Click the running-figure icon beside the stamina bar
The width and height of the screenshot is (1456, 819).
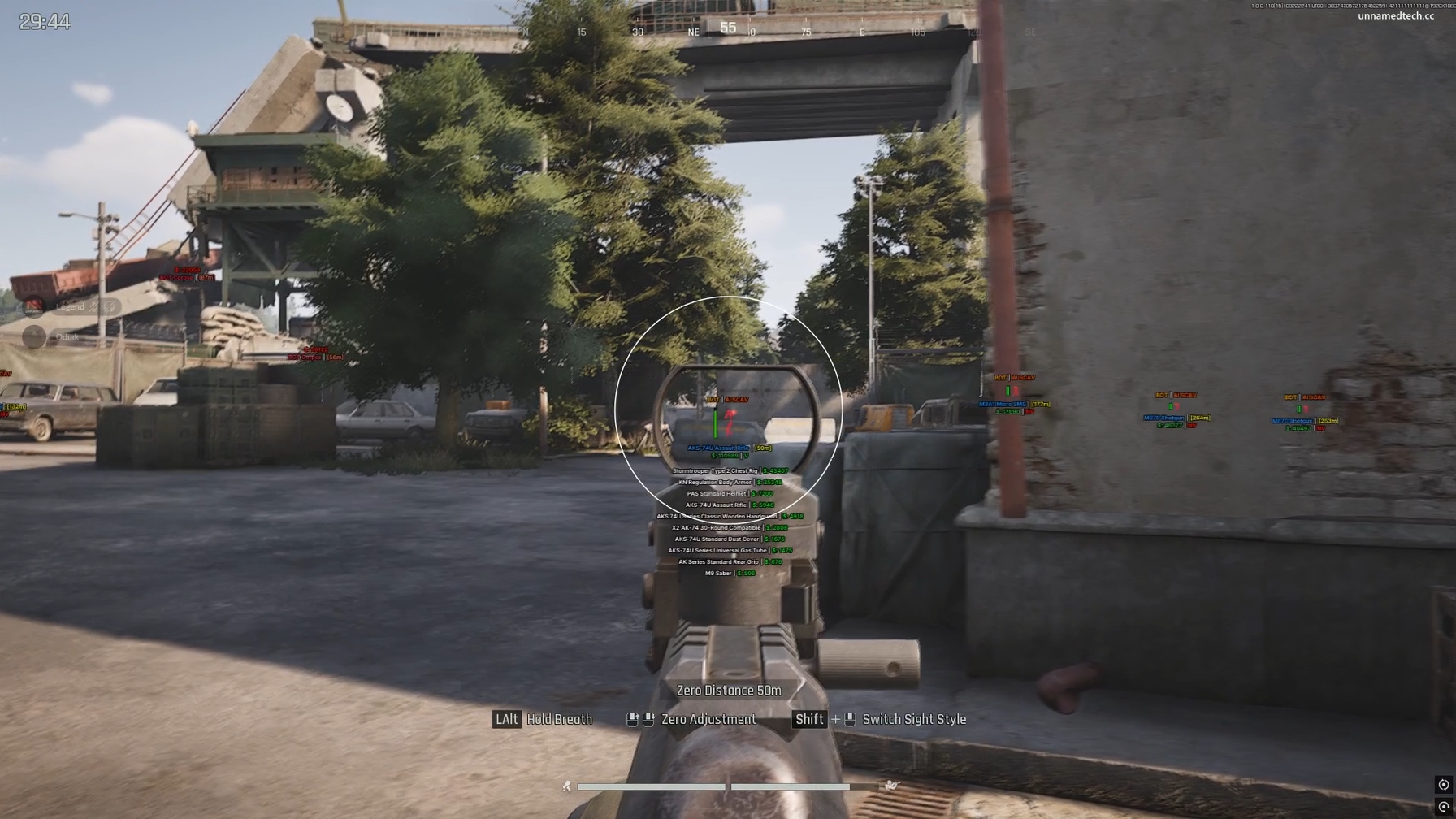566,786
